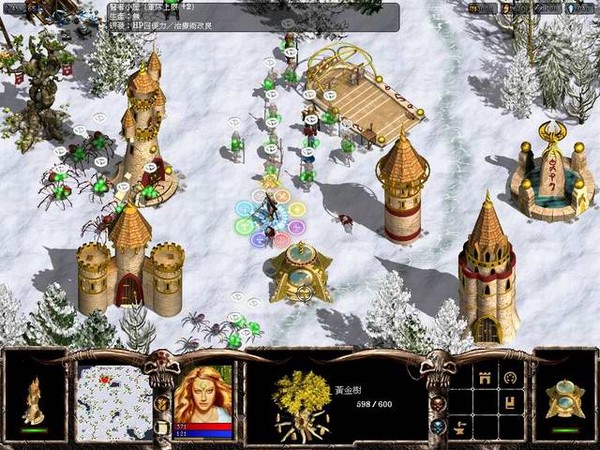This screenshot has width=600, height=450.
Task: Select the tower thumbnail in left panel
Action: coord(33,397)
